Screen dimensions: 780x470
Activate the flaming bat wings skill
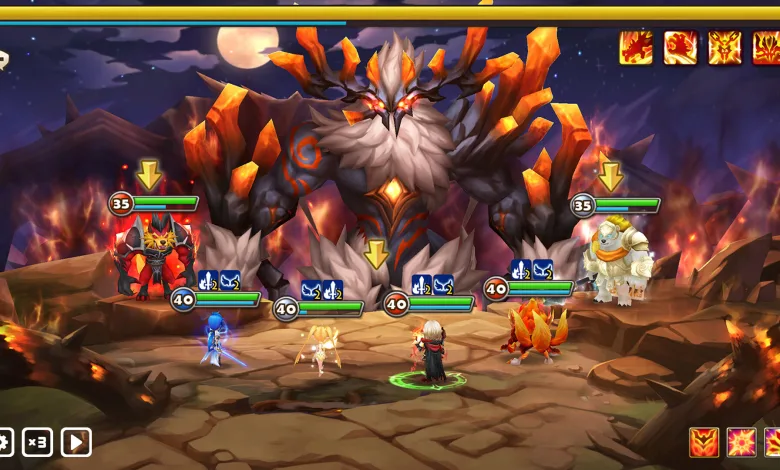pyautogui.click(x=704, y=441)
